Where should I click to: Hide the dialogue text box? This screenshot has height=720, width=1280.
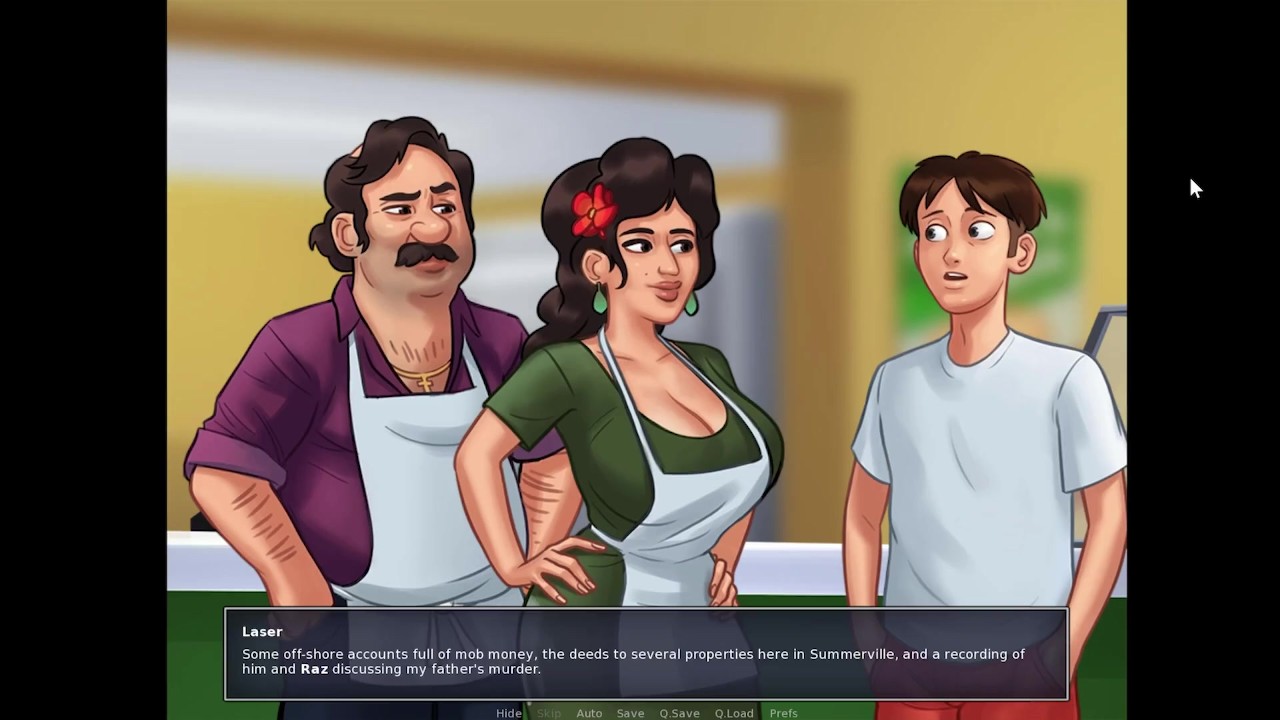point(508,713)
